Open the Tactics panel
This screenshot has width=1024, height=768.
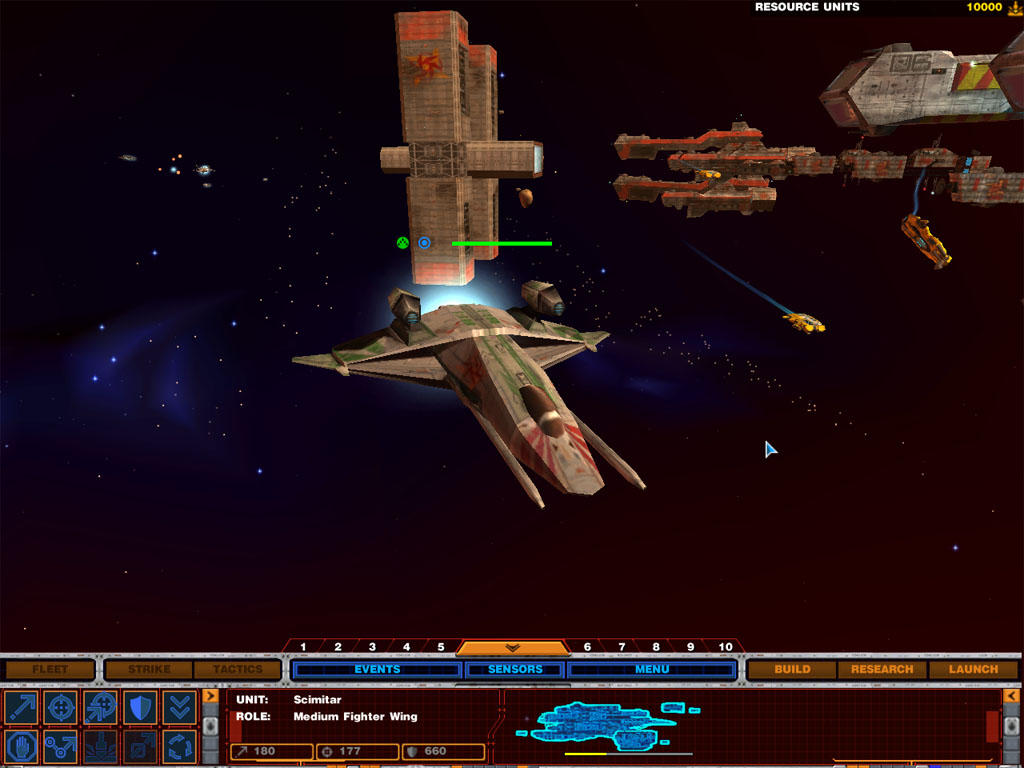237,669
